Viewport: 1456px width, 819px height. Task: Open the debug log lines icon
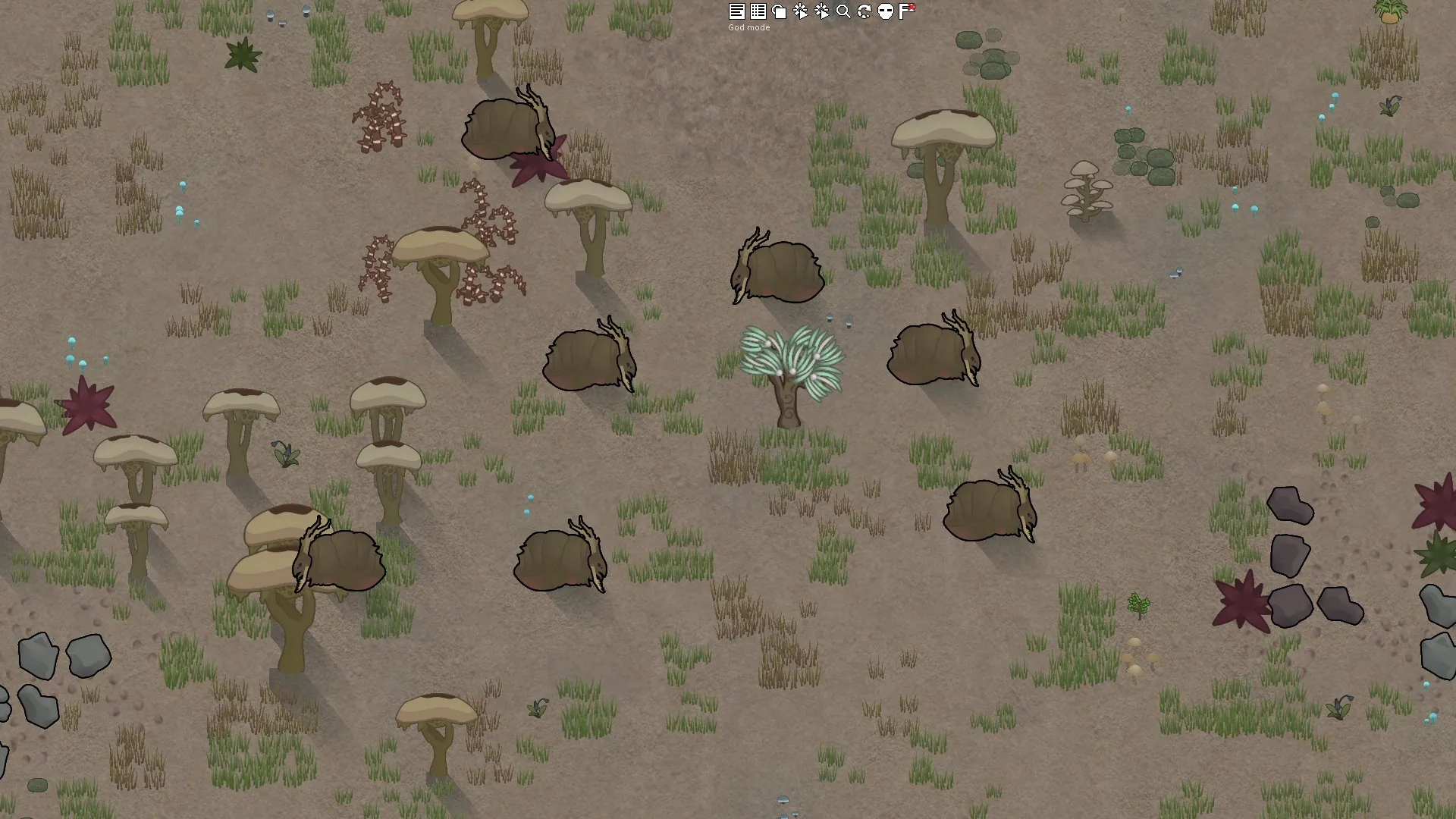tap(736, 11)
